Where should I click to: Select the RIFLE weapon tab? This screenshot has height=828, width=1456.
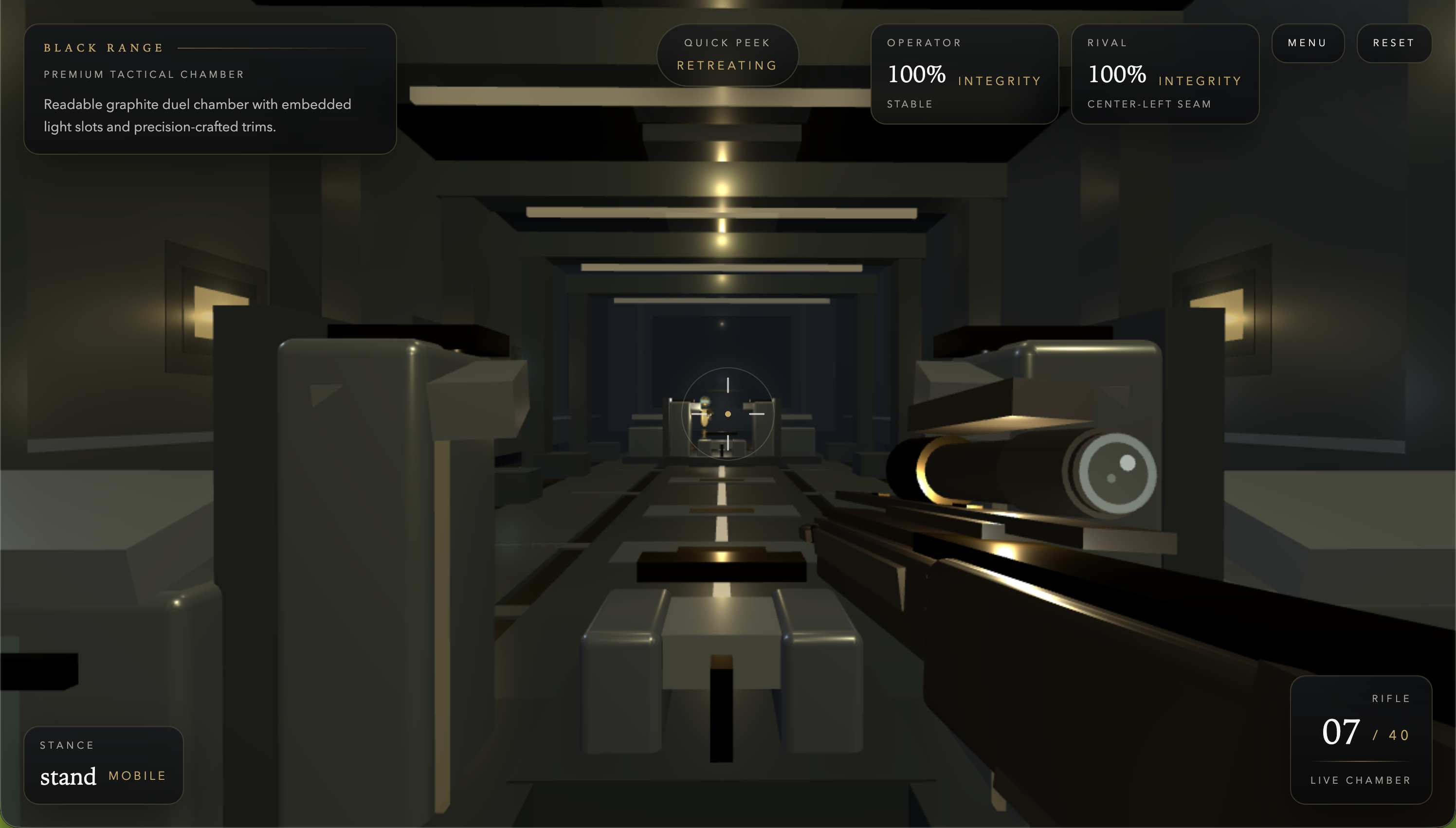pos(1392,698)
